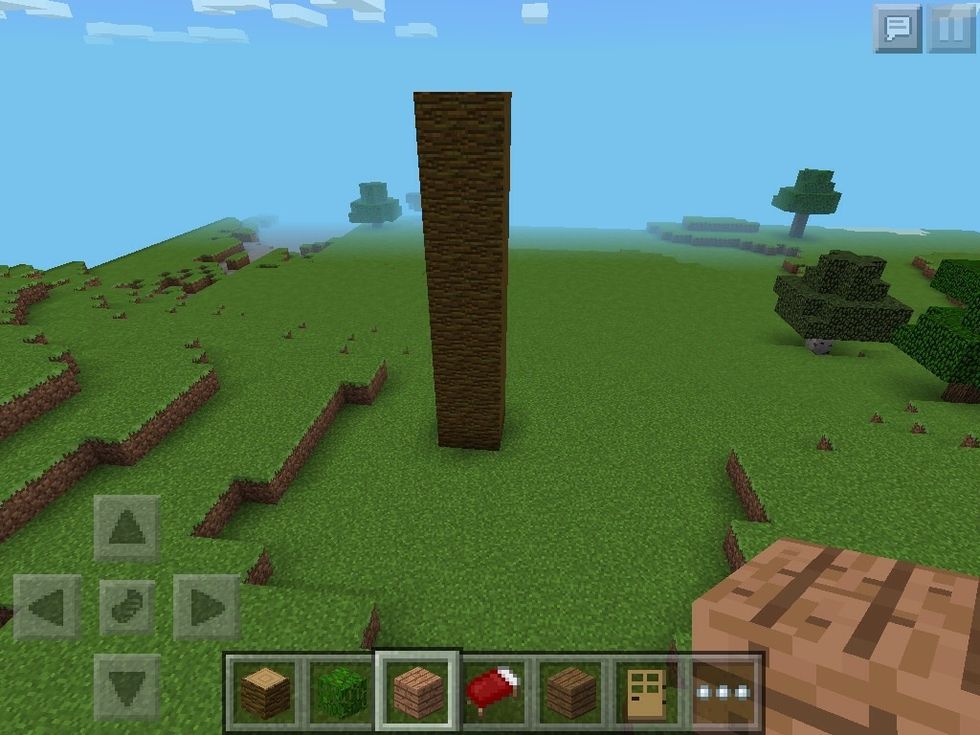Select the red bed in the hotbar

(494, 691)
